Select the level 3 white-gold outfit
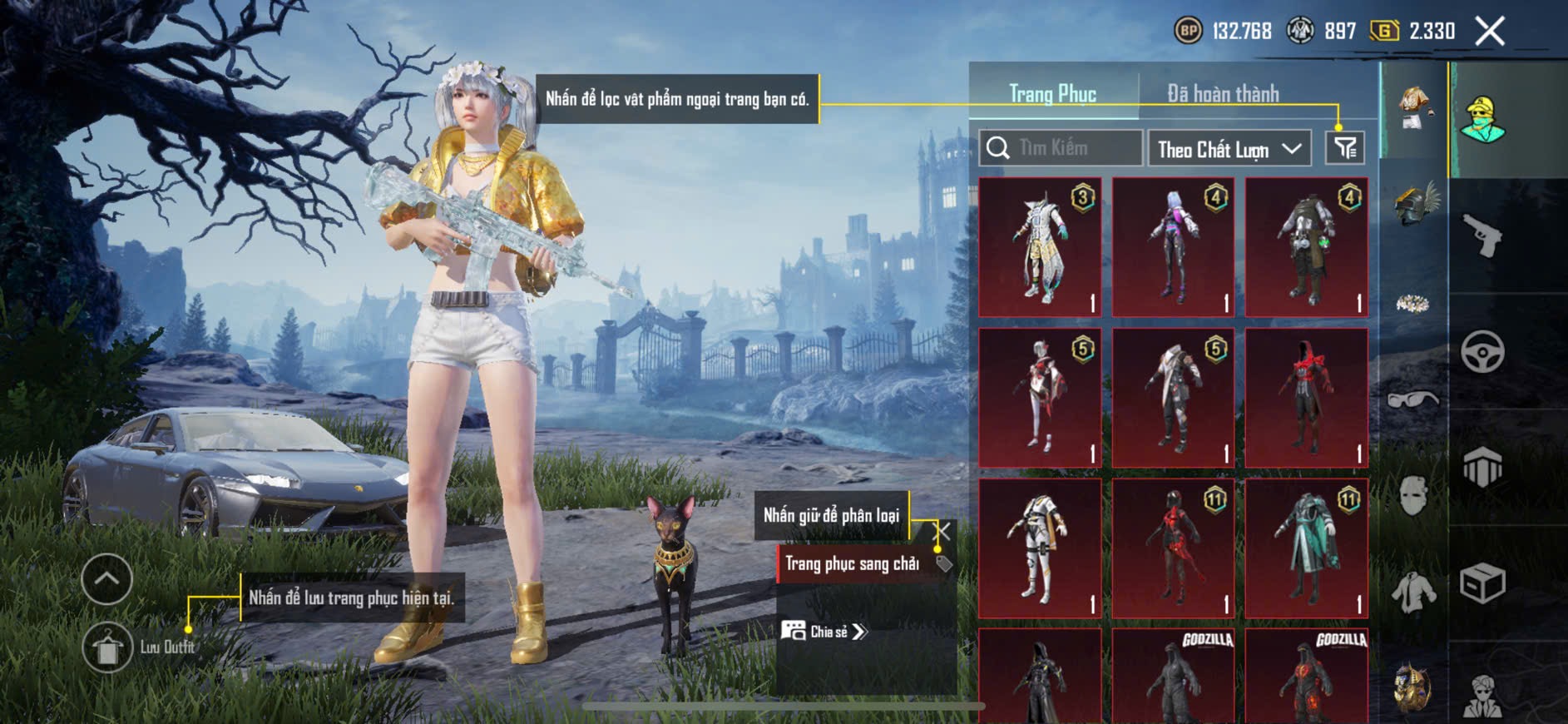The height and width of the screenshot is (724, 1568). coord(1040,247)
